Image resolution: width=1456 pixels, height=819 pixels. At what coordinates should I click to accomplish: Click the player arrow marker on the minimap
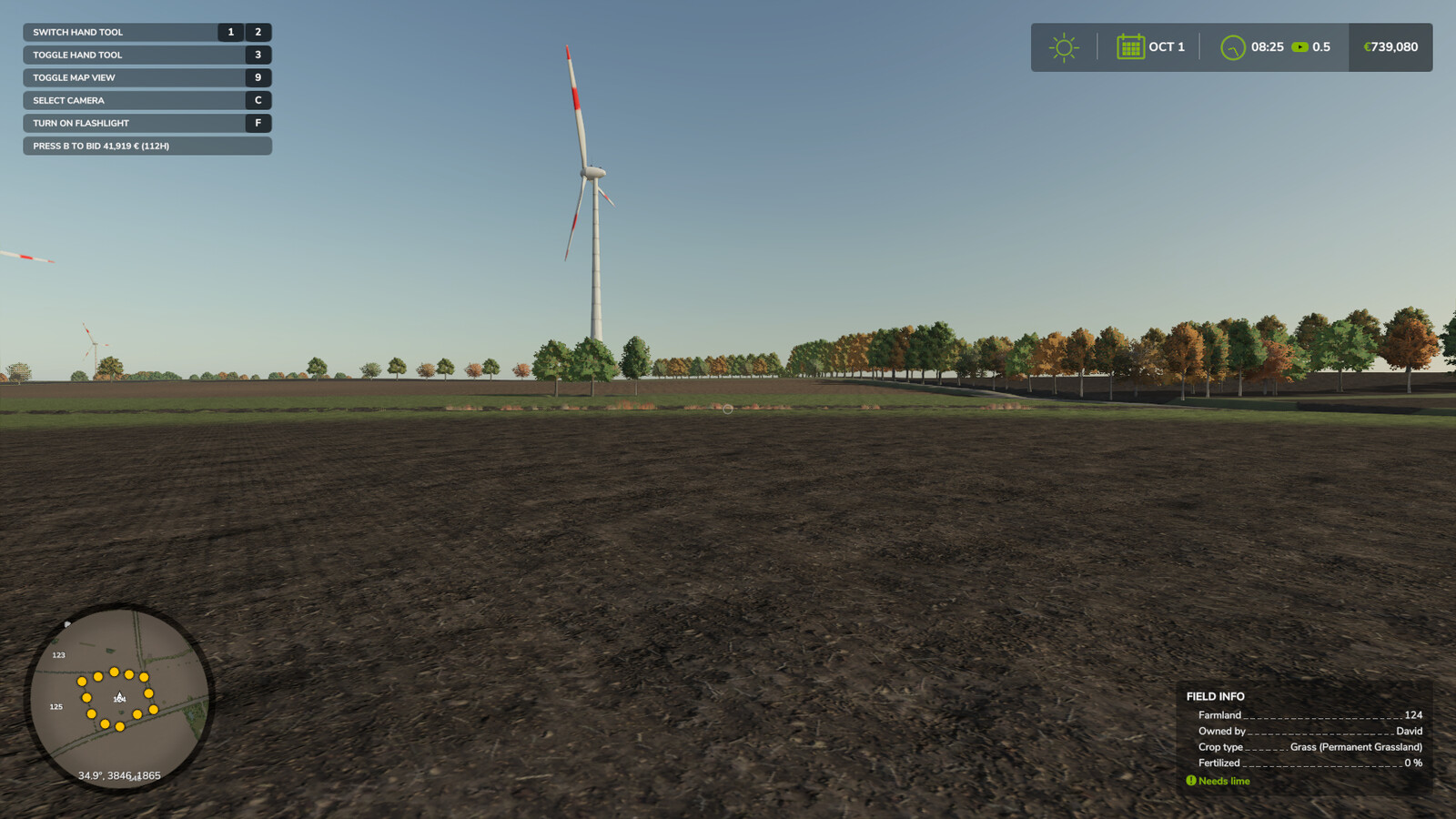pyautogui.click(x=118, y=697)
